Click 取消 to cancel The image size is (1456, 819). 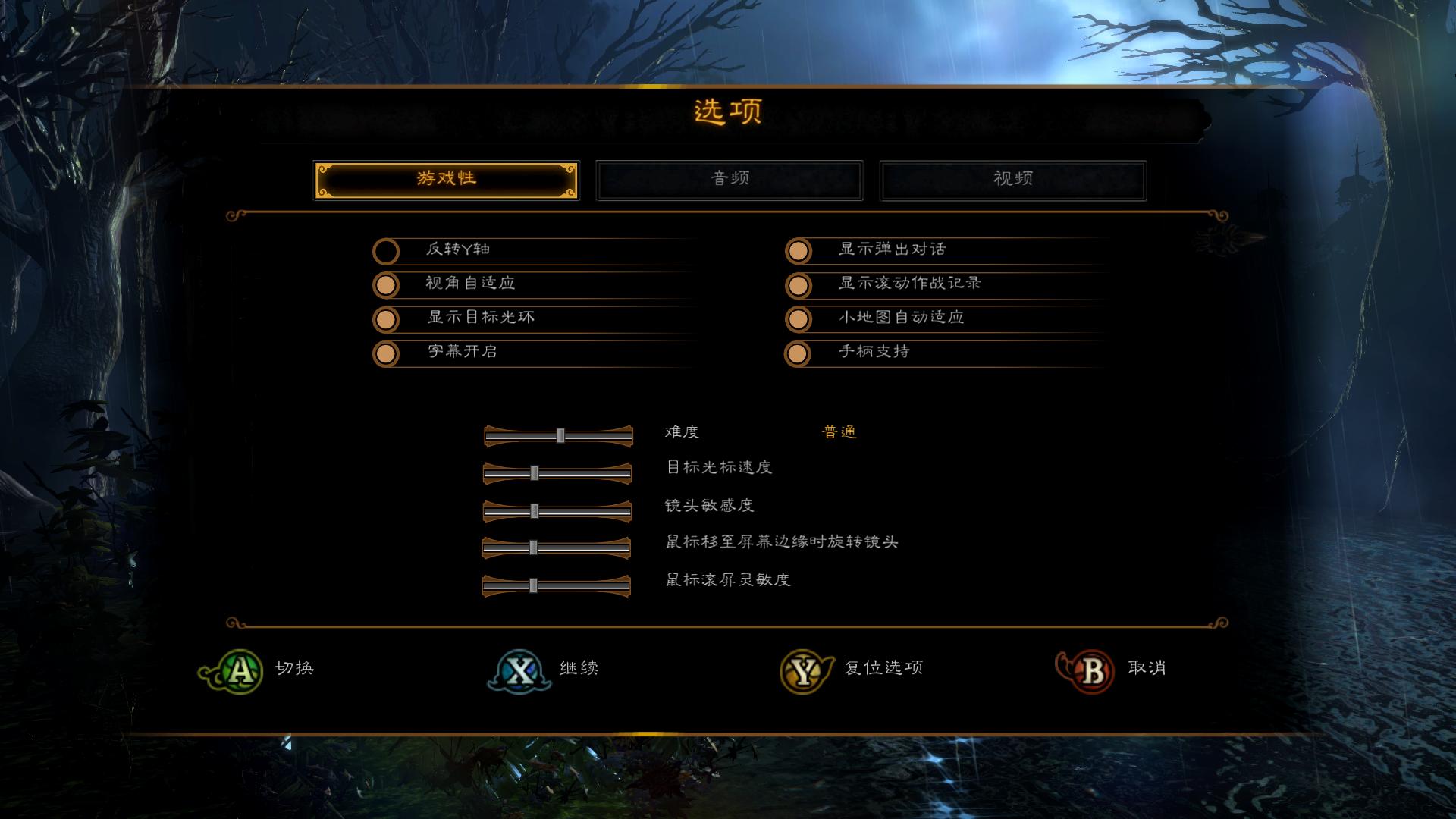[x=1147, y=669]
